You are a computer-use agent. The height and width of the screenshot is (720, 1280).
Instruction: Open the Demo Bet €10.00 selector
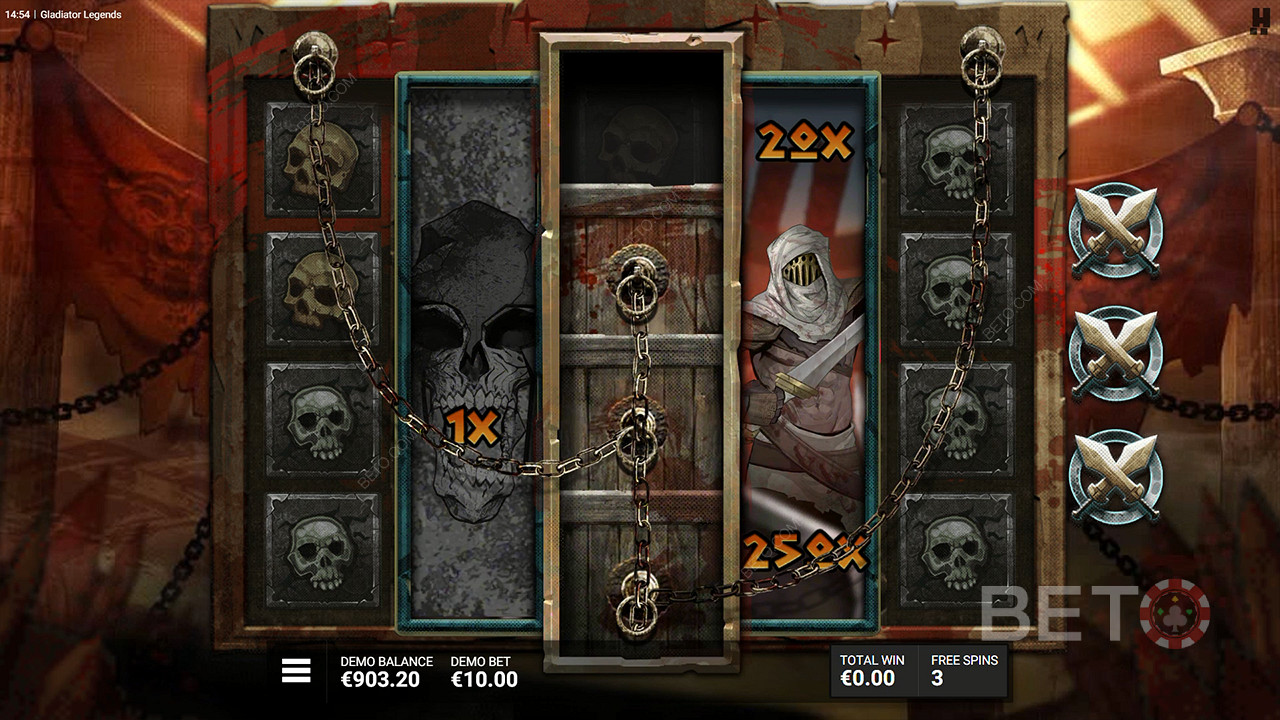click(x=484, y=672)
